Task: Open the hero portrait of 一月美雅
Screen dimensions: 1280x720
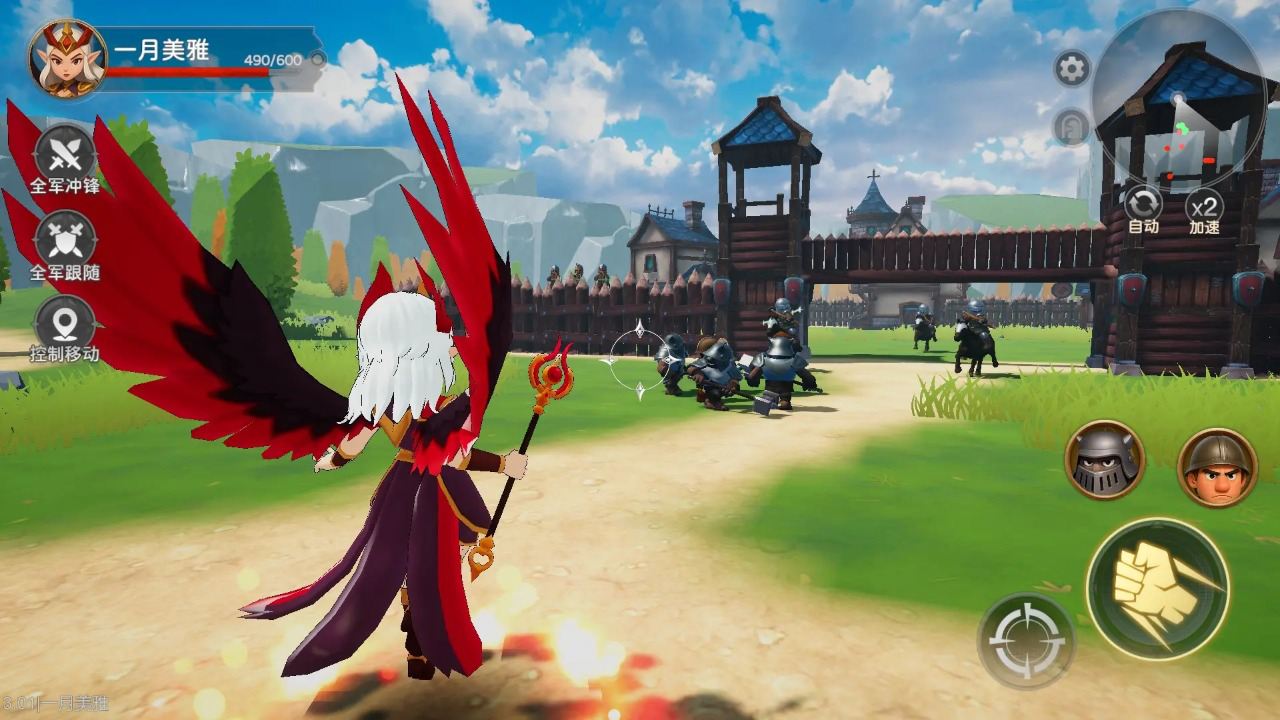Action: (x=68, y=58)
